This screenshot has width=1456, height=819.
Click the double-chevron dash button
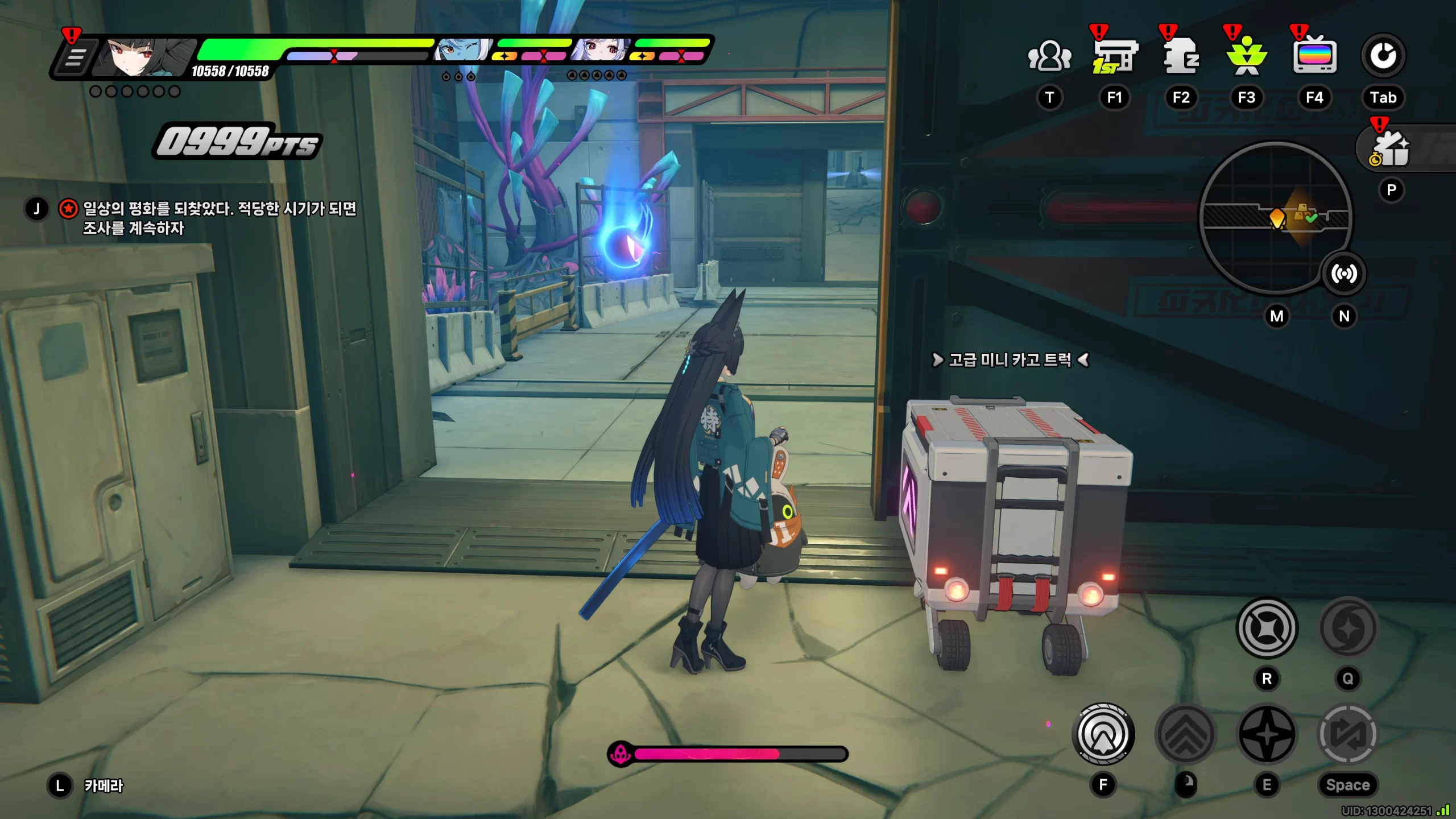point(1186,734)
